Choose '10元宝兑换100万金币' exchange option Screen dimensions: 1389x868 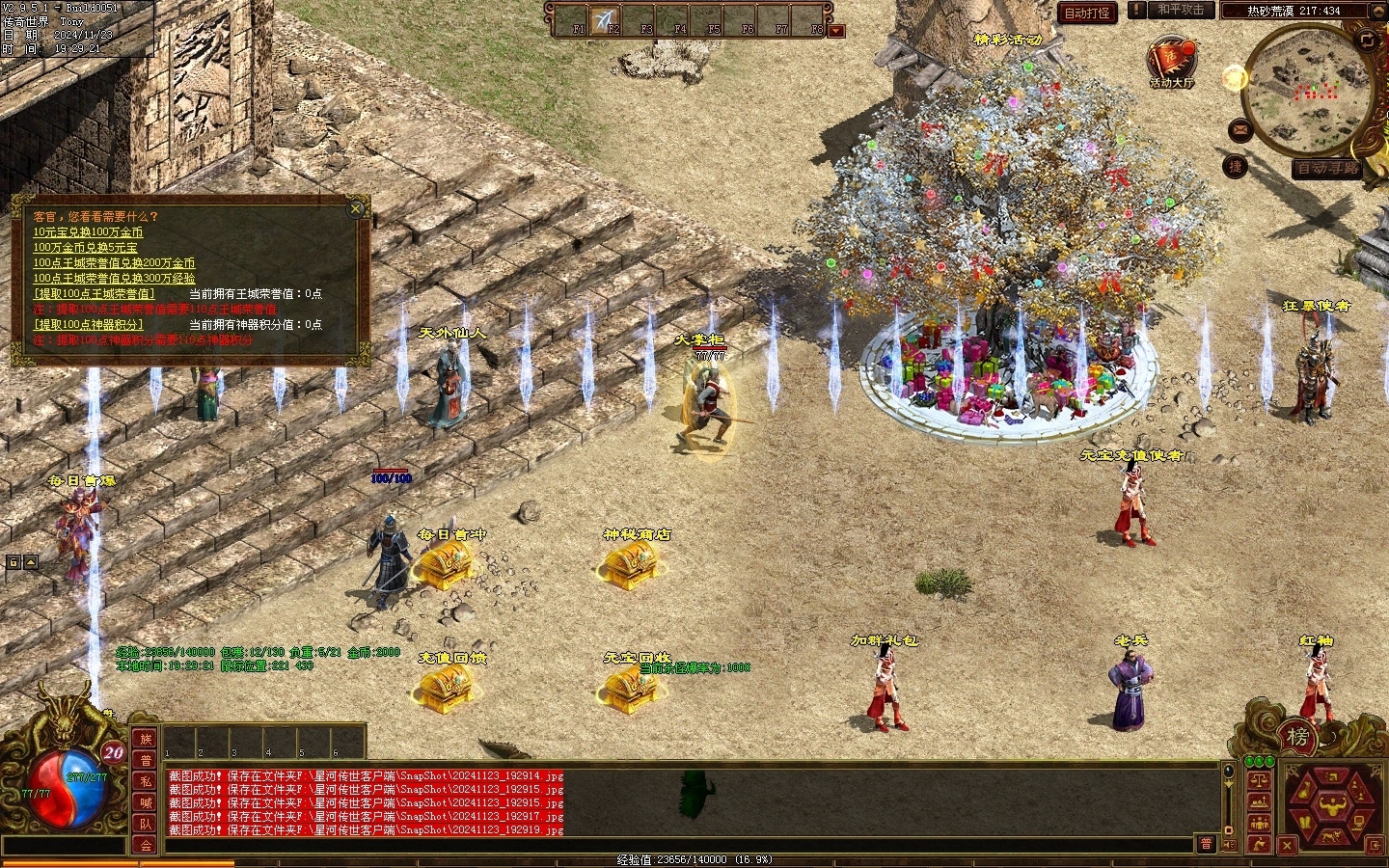88,232
